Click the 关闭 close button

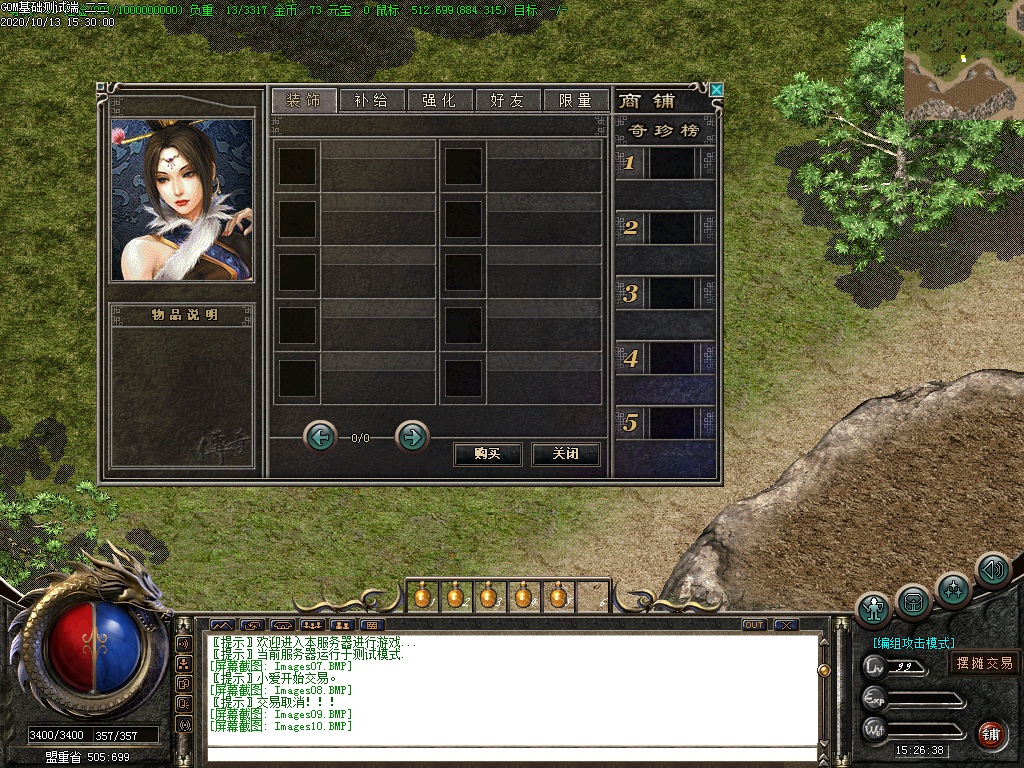pyautogui.click(x=566, y=454)
